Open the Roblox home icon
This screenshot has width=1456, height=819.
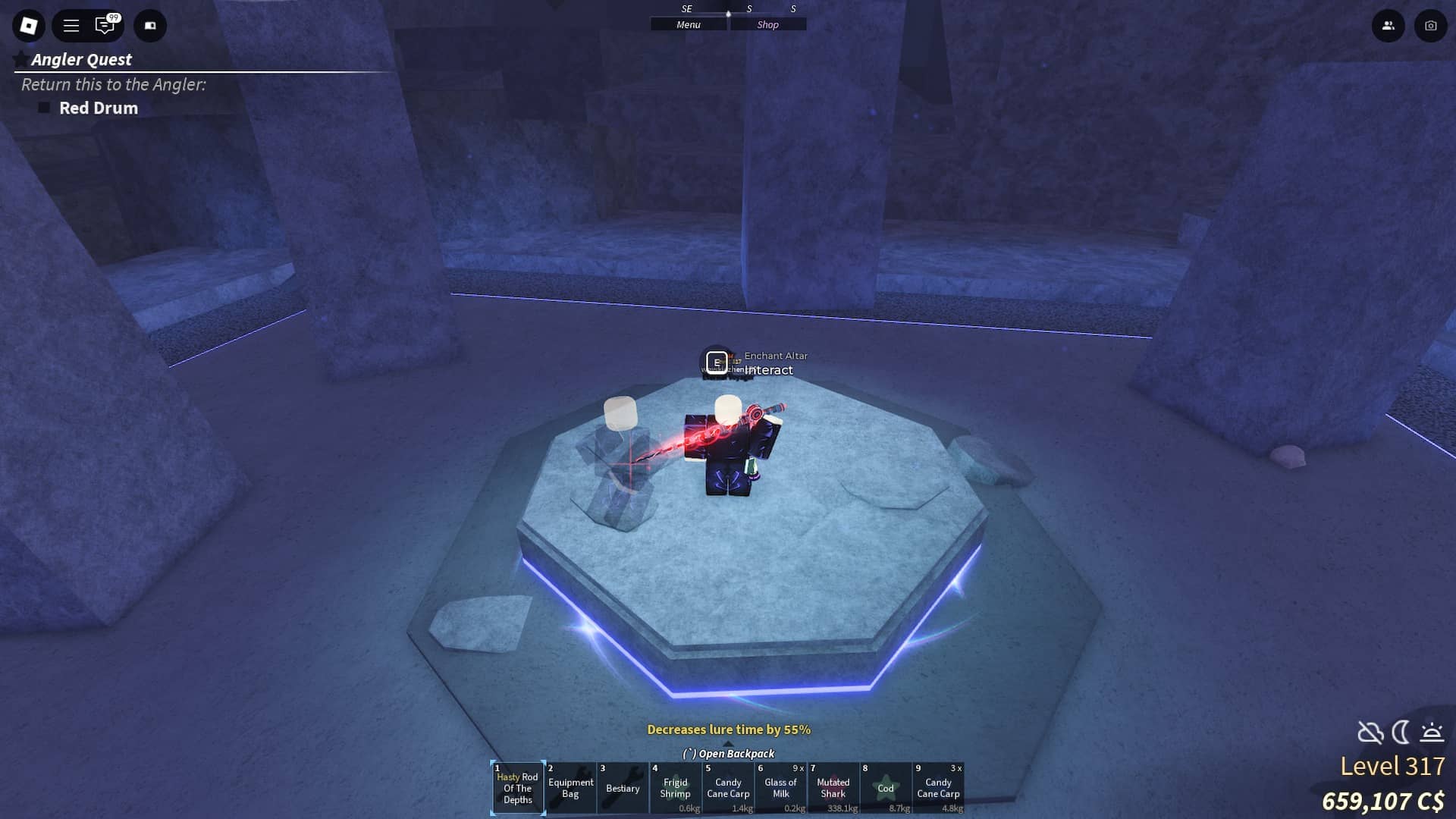coord(28,25)
